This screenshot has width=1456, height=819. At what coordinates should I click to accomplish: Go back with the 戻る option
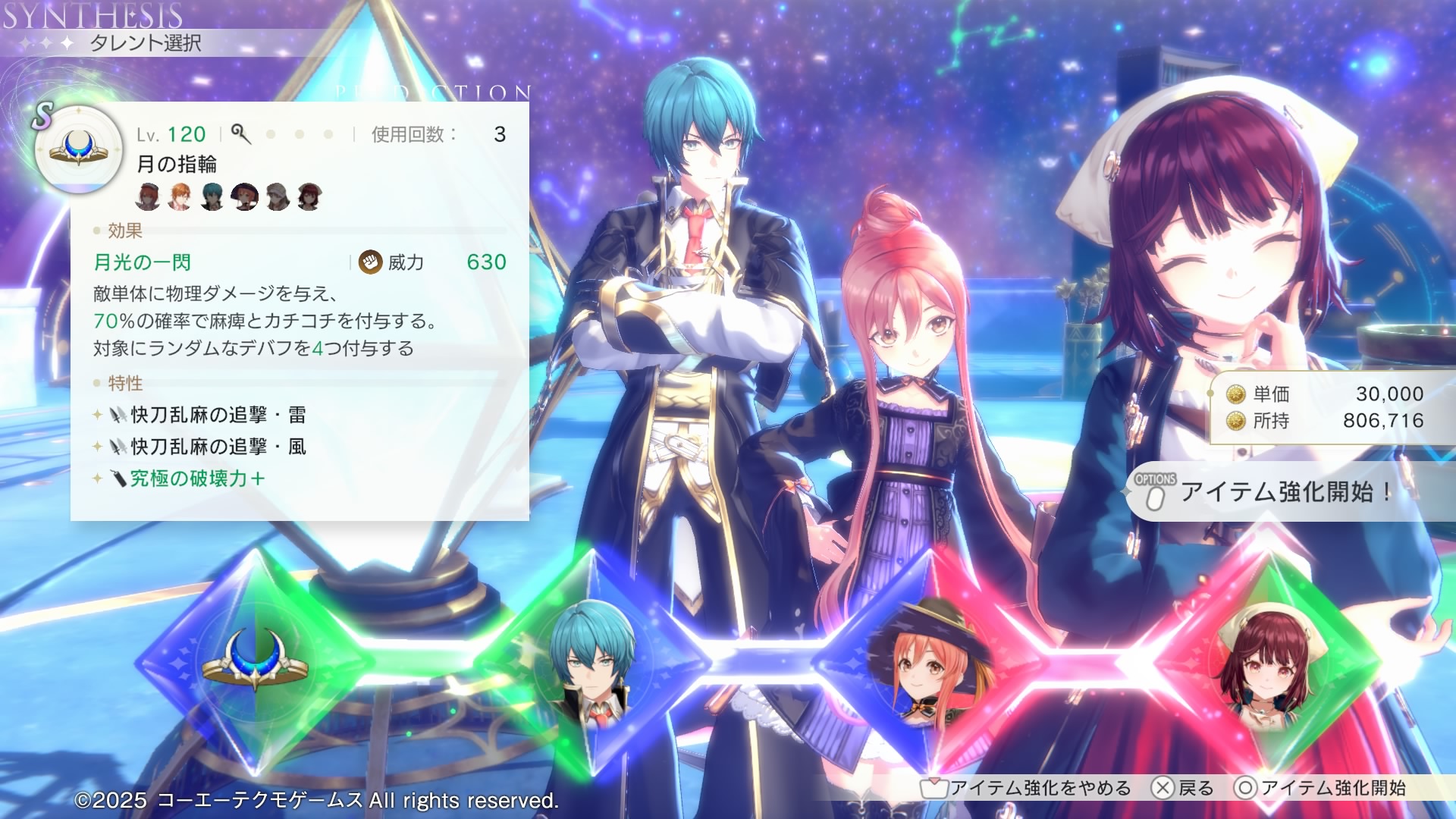tap(1183, 789)
